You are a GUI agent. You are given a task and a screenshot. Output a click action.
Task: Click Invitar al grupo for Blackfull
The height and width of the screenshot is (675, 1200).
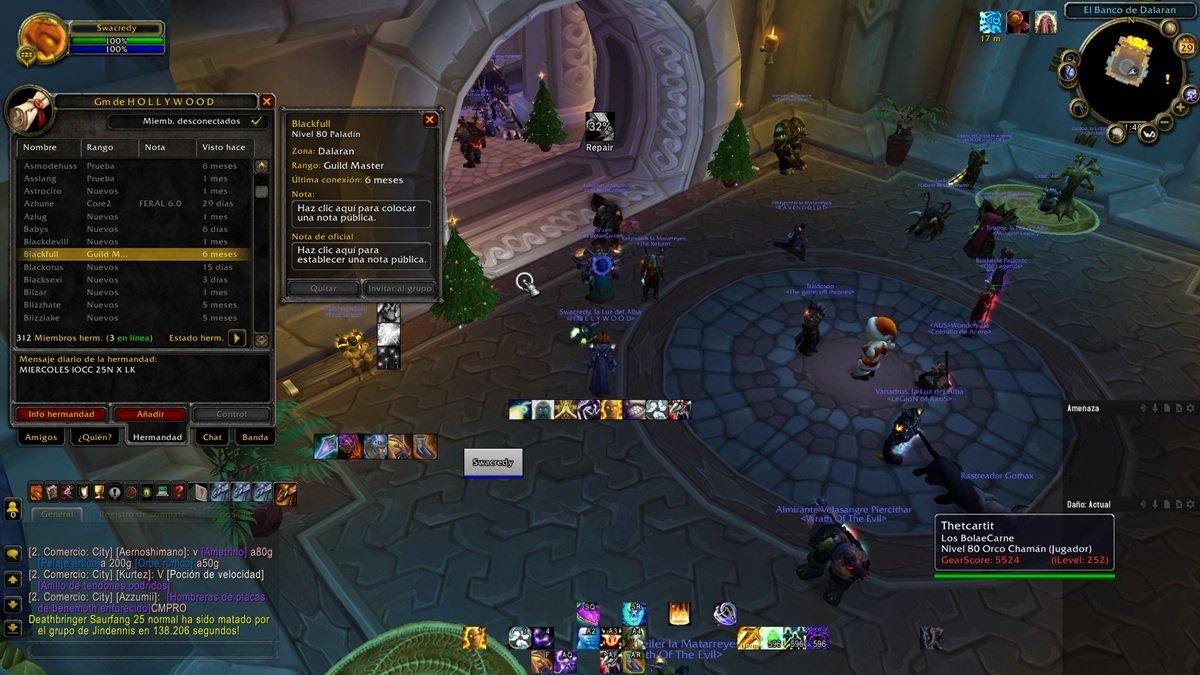point(400,288)
